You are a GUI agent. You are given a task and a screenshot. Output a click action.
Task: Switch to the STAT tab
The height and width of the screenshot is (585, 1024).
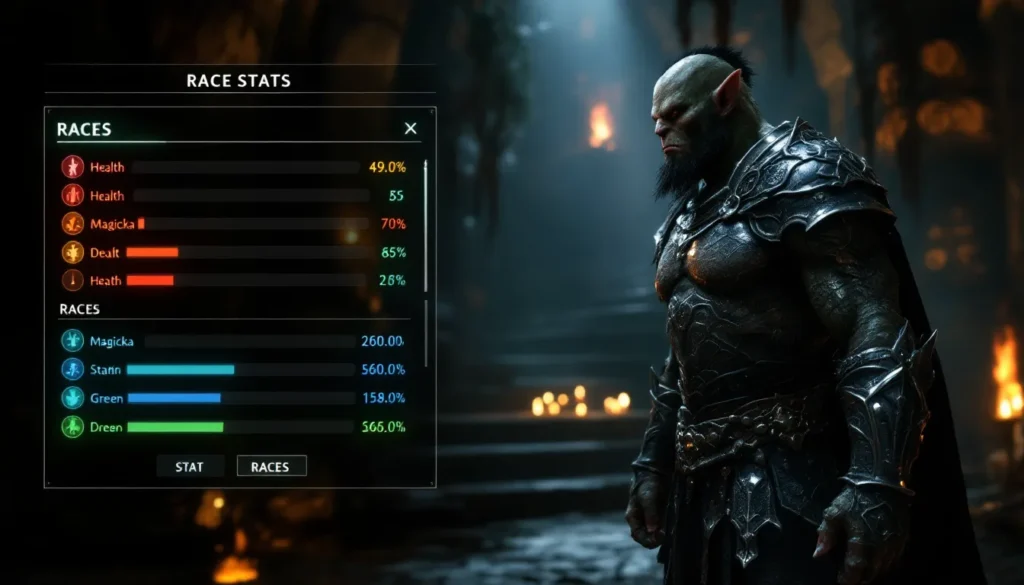(x=189, y=466)
